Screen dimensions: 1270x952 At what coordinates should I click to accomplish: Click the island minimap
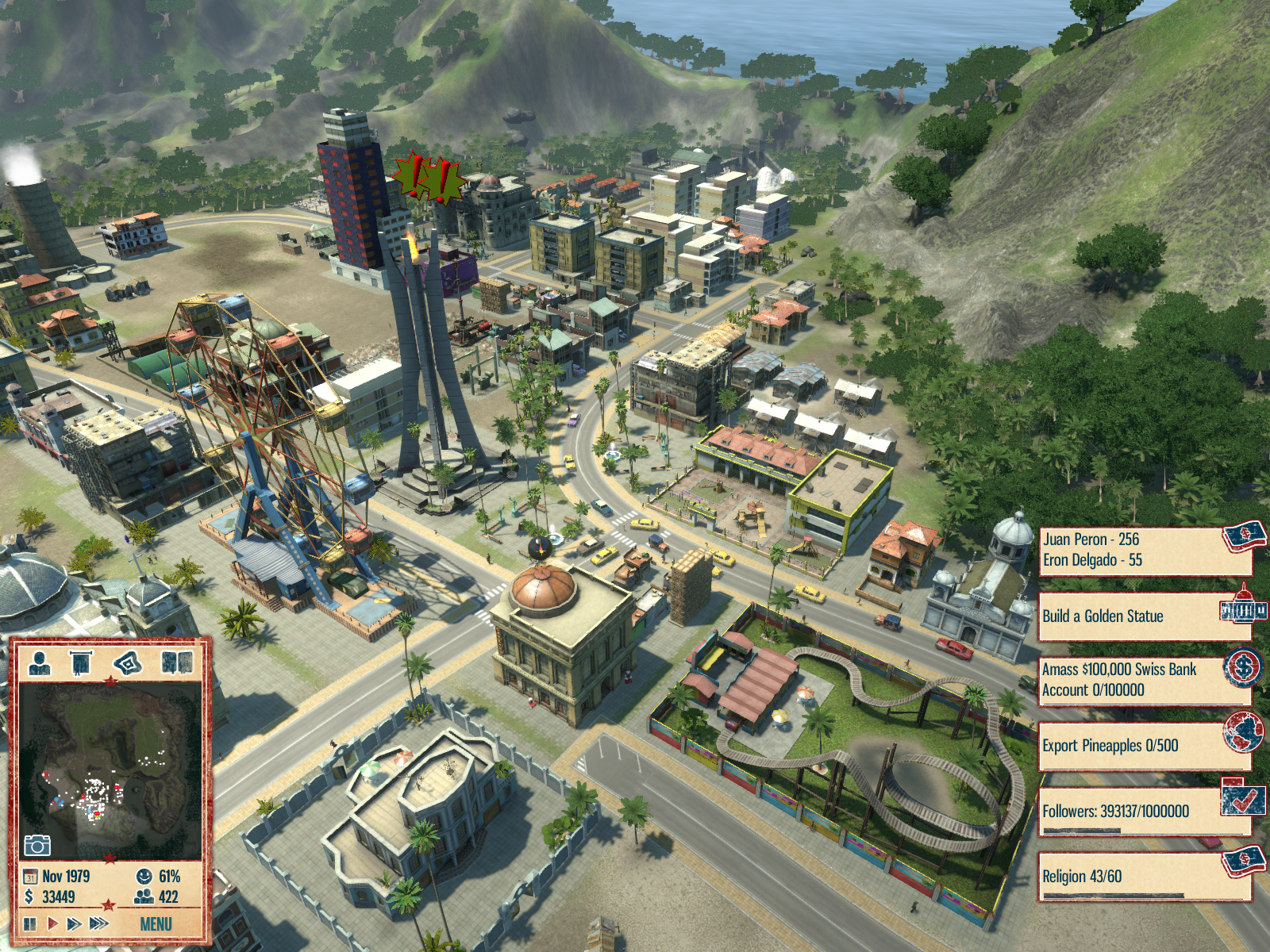[x=110, y=771]
